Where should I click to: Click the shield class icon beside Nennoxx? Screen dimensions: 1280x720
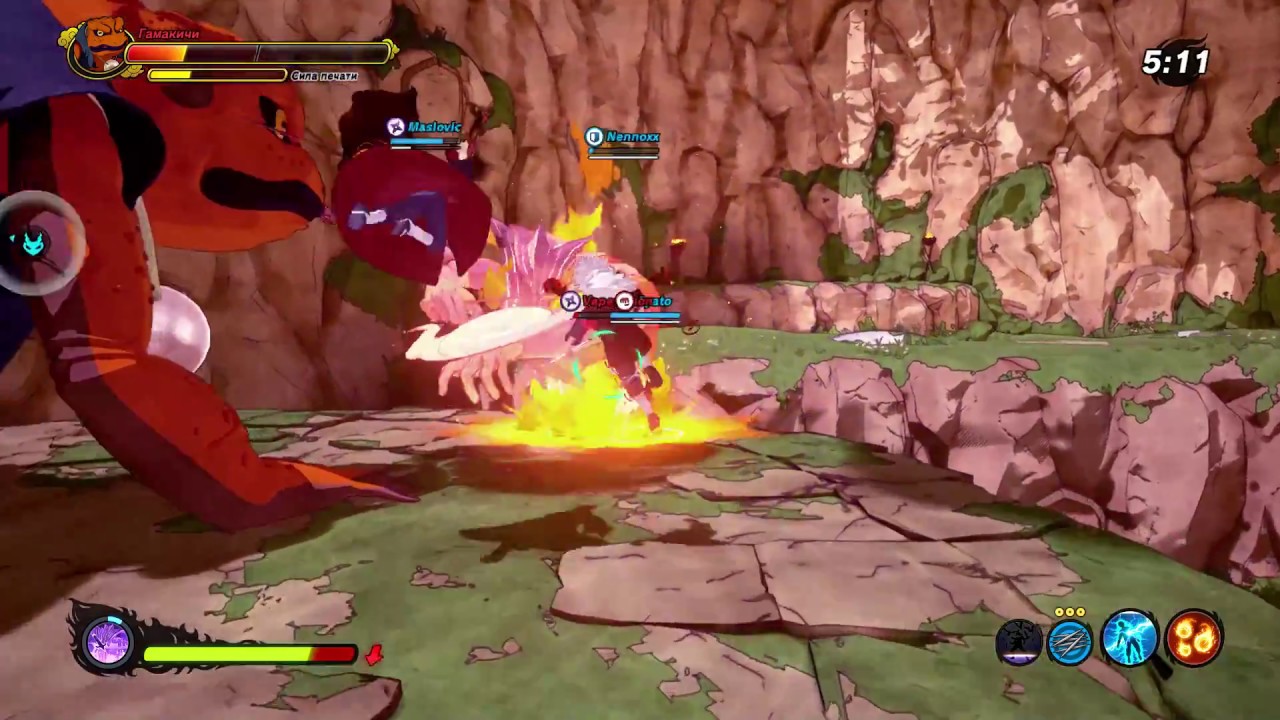(x=593, y=136)
